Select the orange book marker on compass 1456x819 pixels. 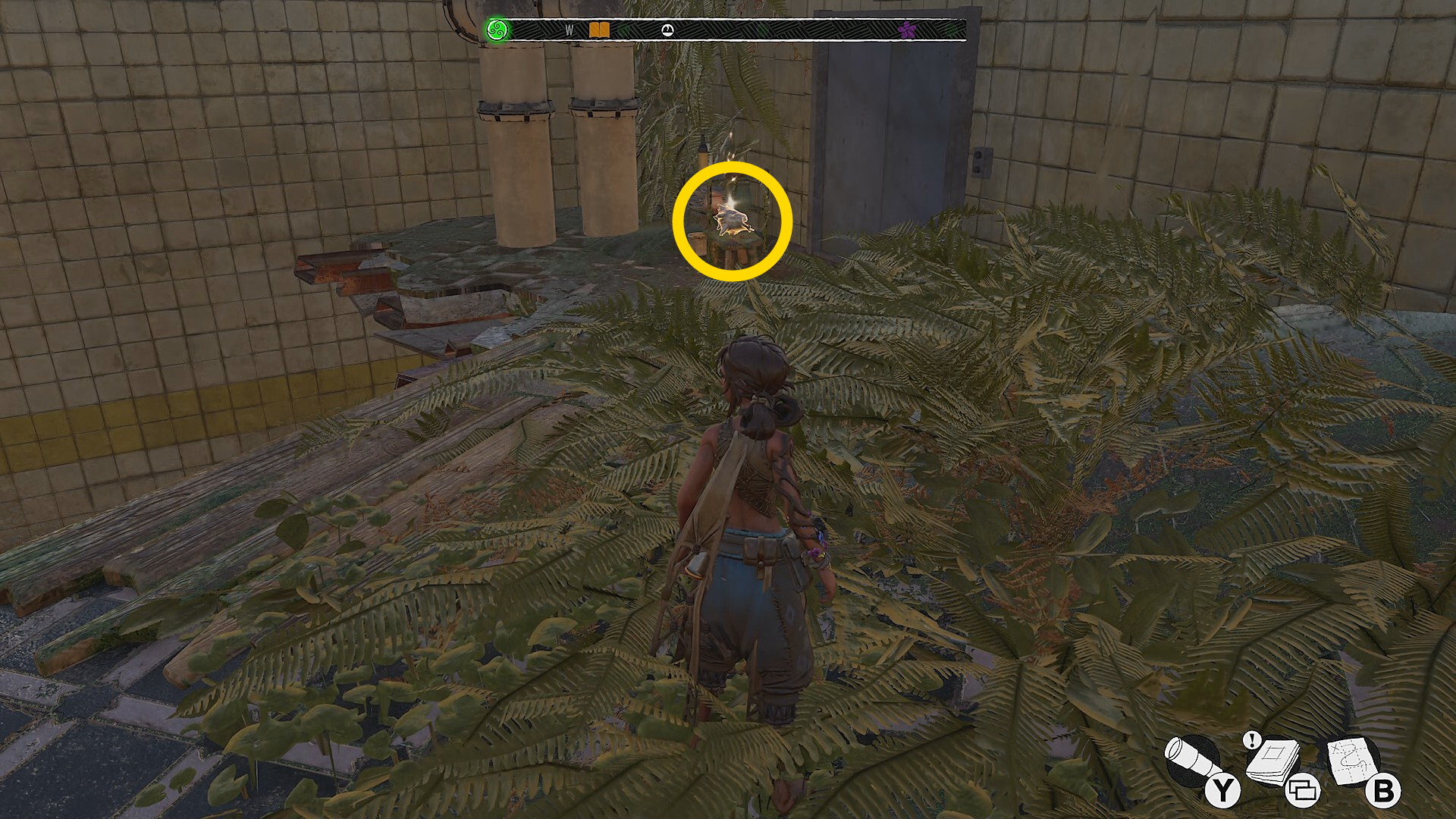pyautogui.click(x=599, y=30)
